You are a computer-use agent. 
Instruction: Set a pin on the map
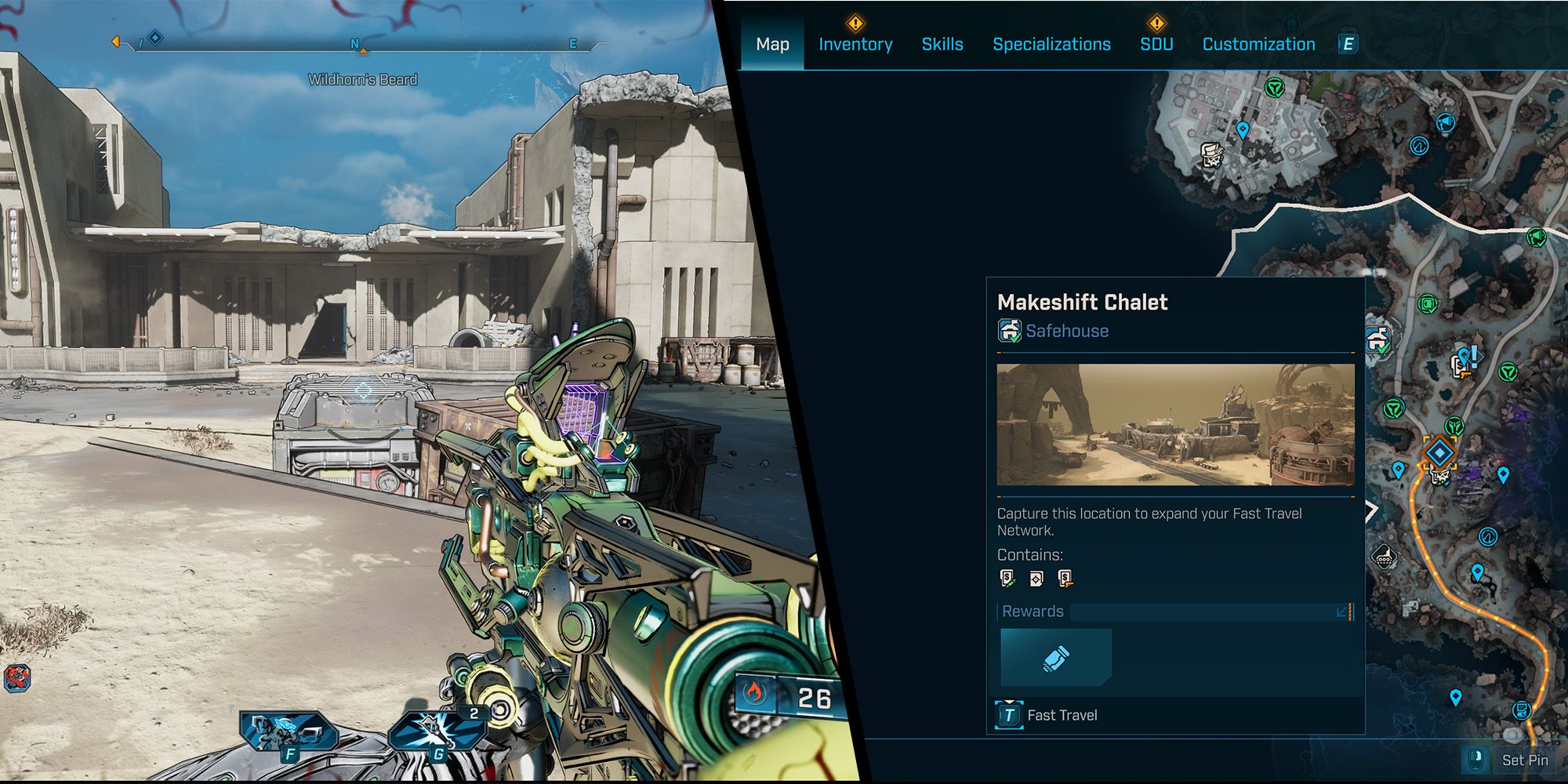click(1510, 760)
